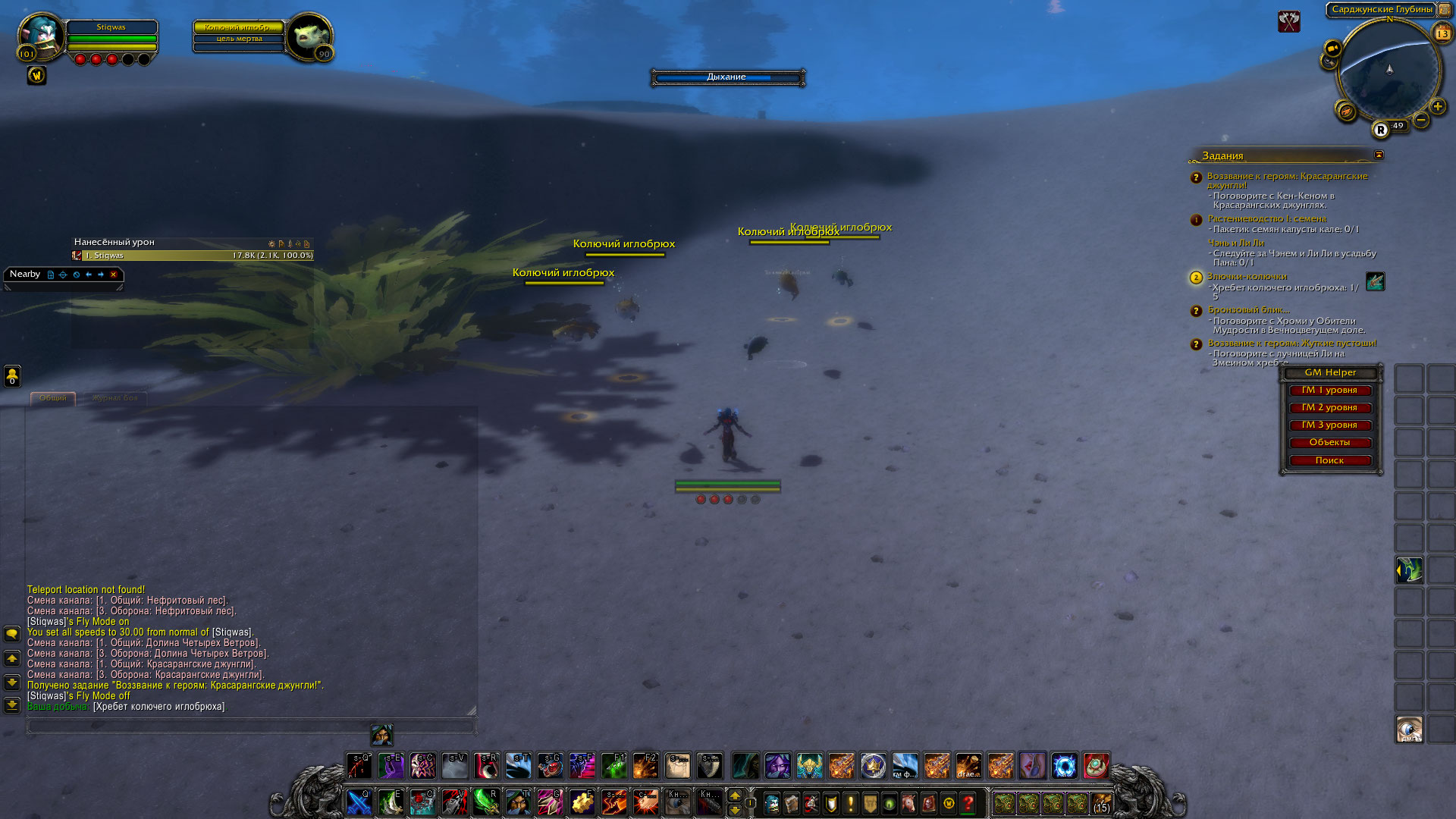Close the Nearby window with the red X

pyautogui.click(x=114, y=275)
